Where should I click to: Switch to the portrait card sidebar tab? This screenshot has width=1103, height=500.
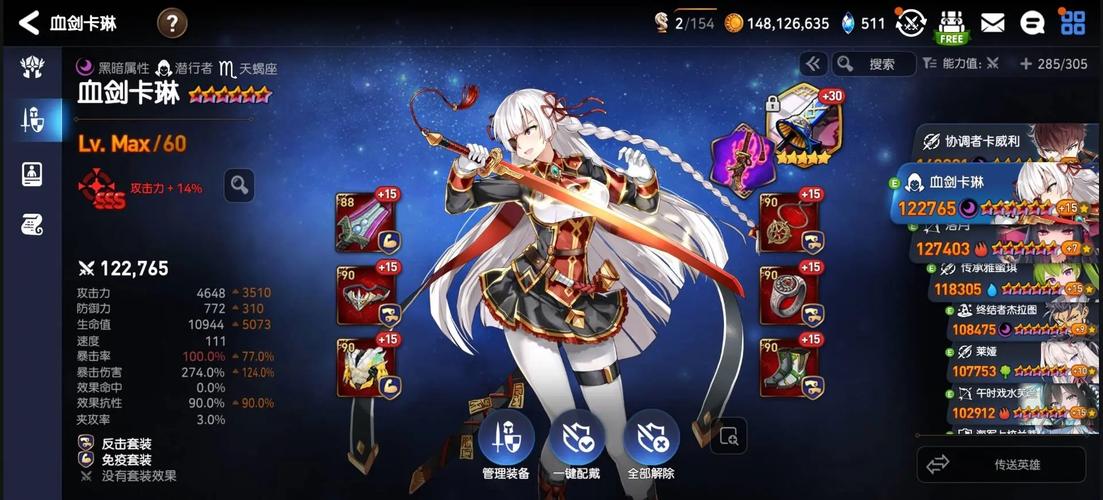[x=31, y=173]
